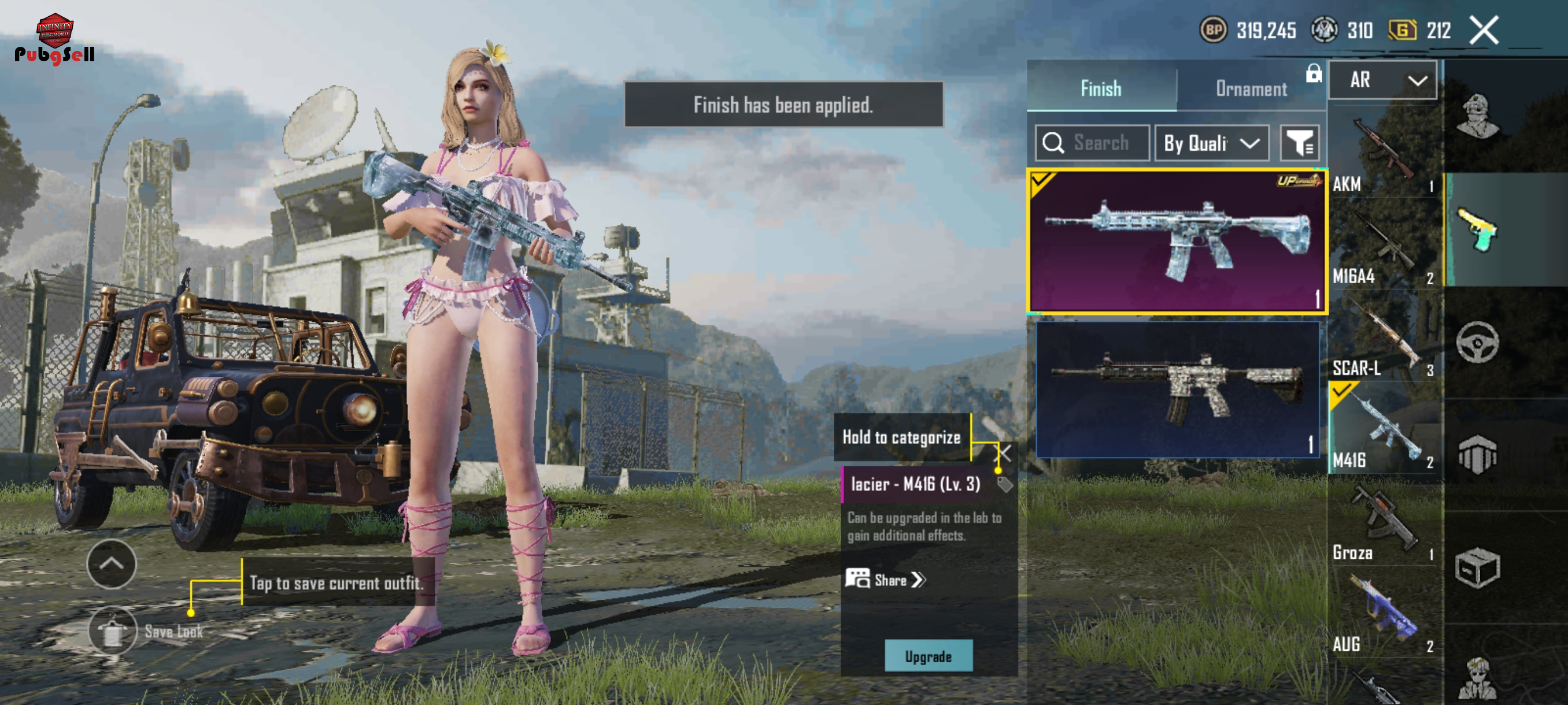Expand the up-arrow outfit panel
The height and width of the screenshot is (705, 1568).
coord(112,563)
